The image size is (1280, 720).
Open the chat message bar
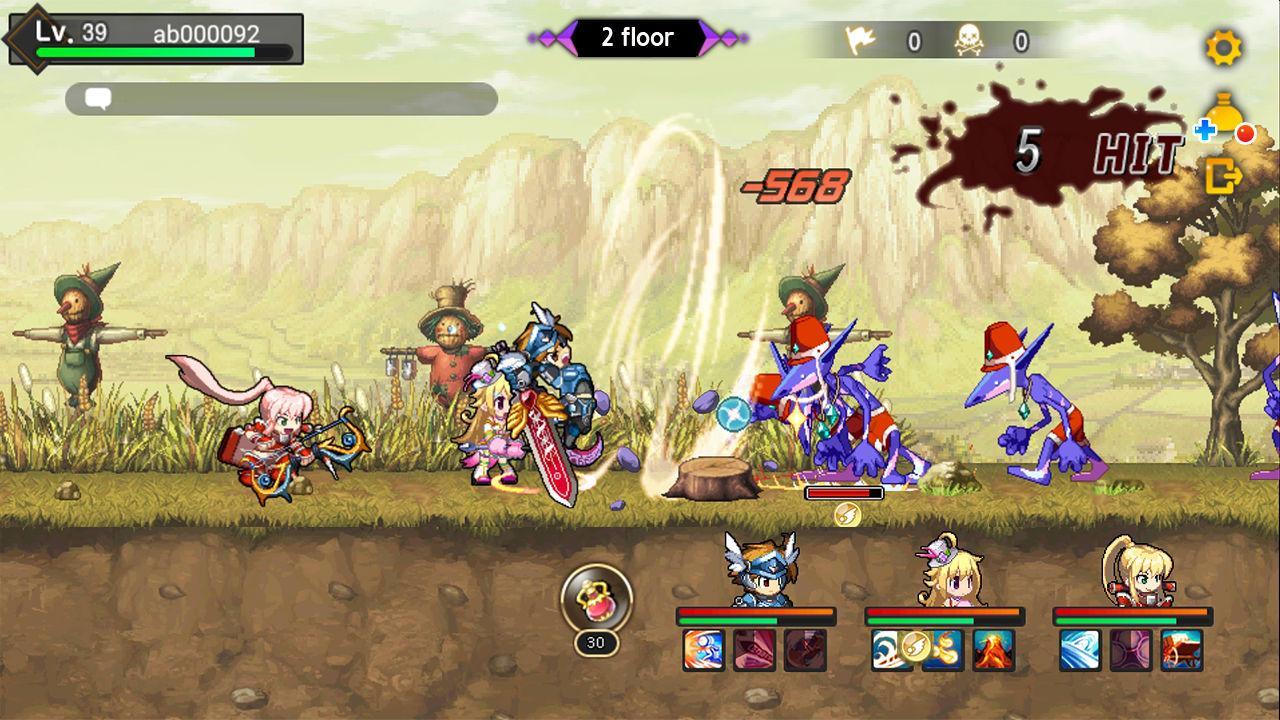pos(281,99)
